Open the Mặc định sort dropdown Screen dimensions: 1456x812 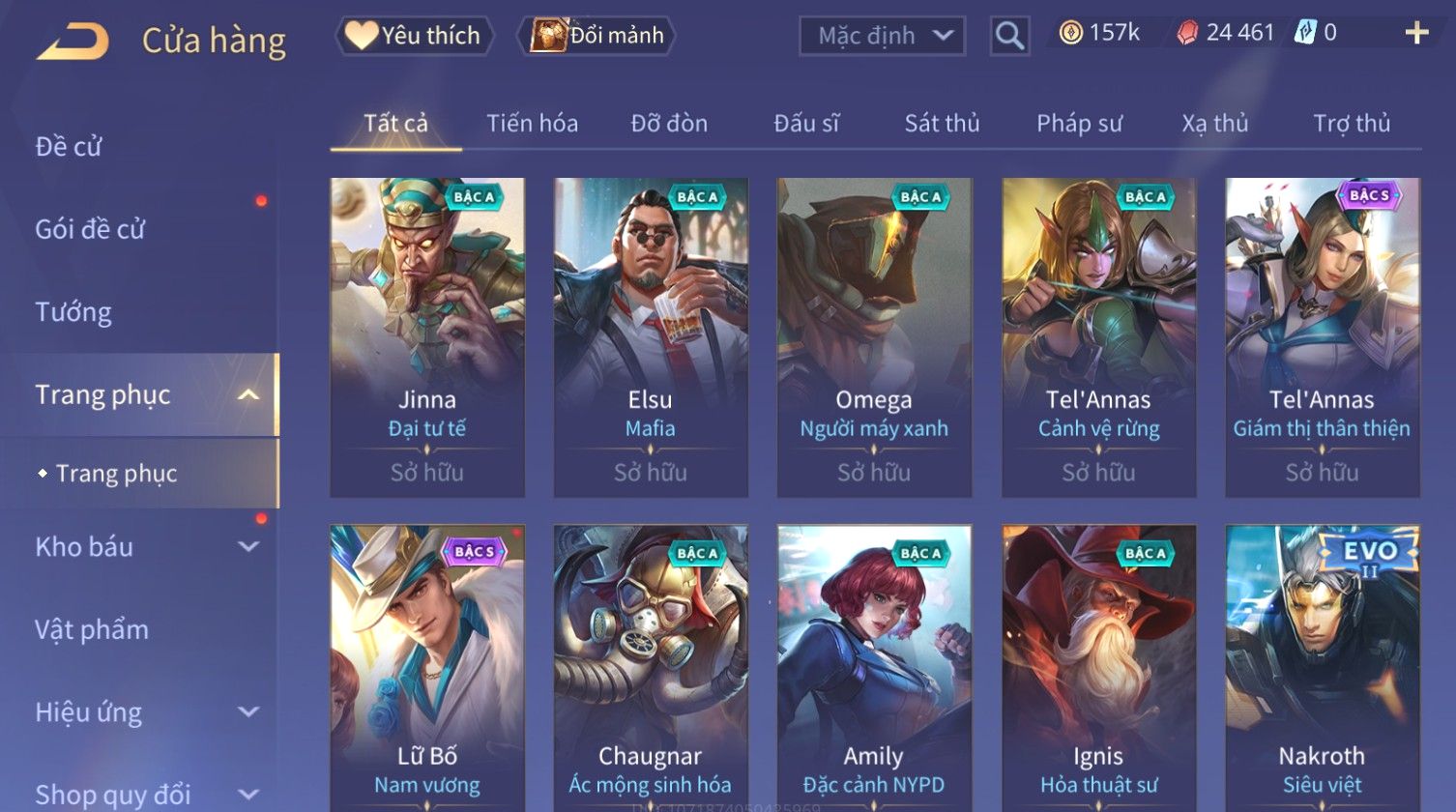point(882,36)
